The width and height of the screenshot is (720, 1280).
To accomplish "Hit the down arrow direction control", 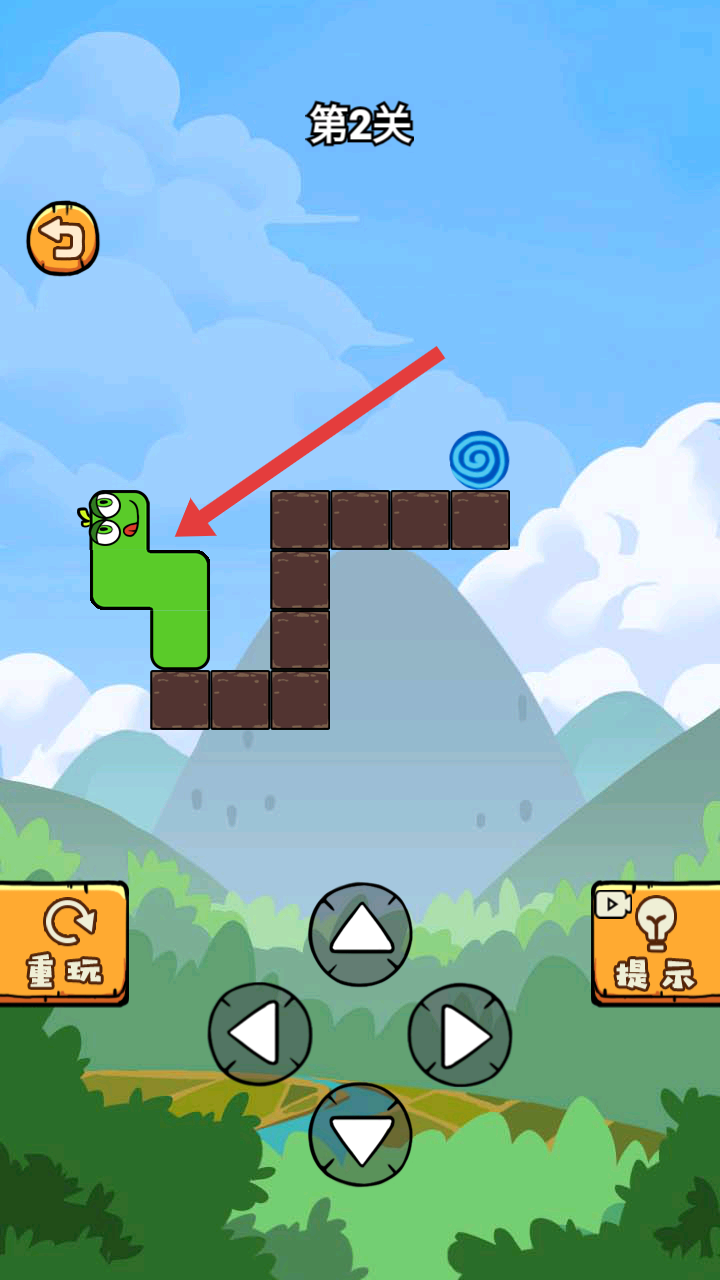I will (360, 1135).
